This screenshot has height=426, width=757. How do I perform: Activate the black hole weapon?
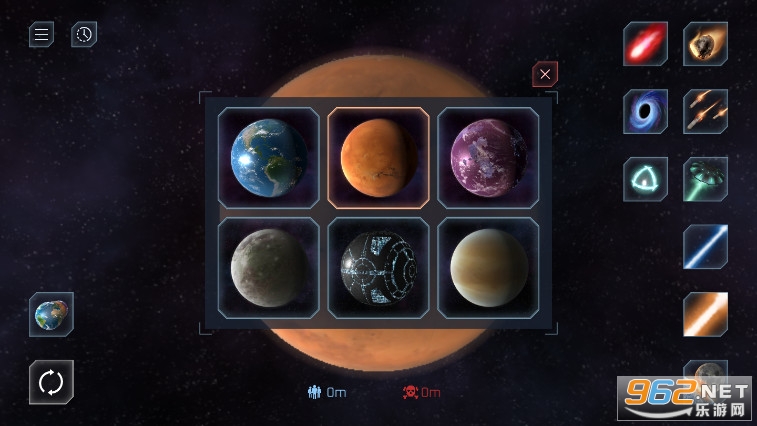645,111
